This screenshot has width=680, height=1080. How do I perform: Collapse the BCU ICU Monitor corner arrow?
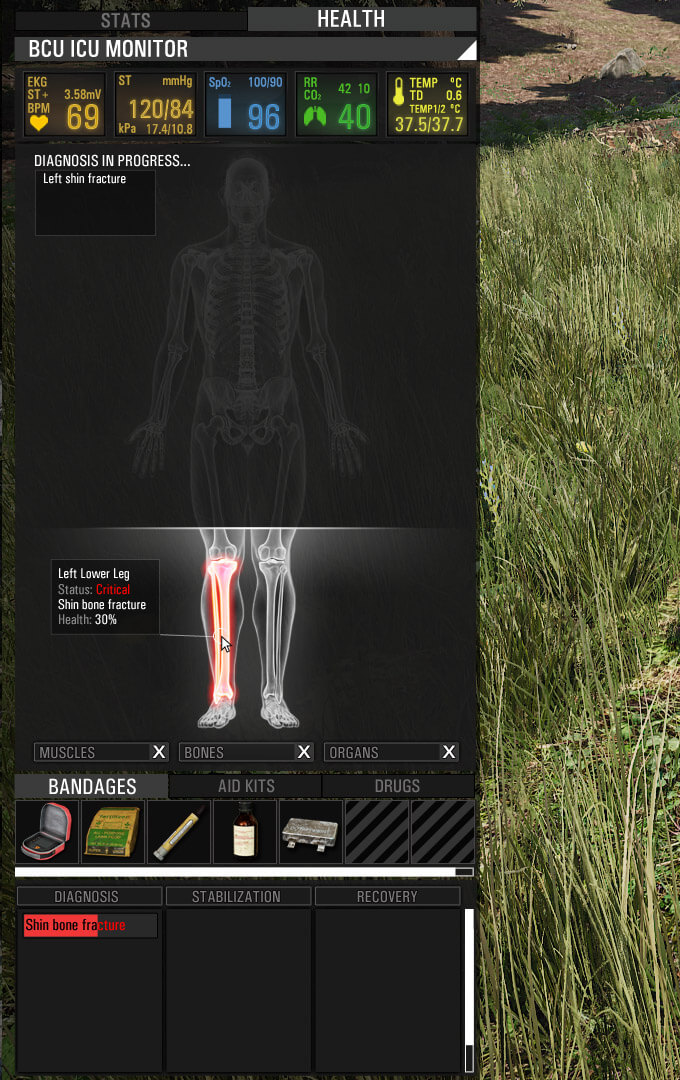tap(467, 50)
